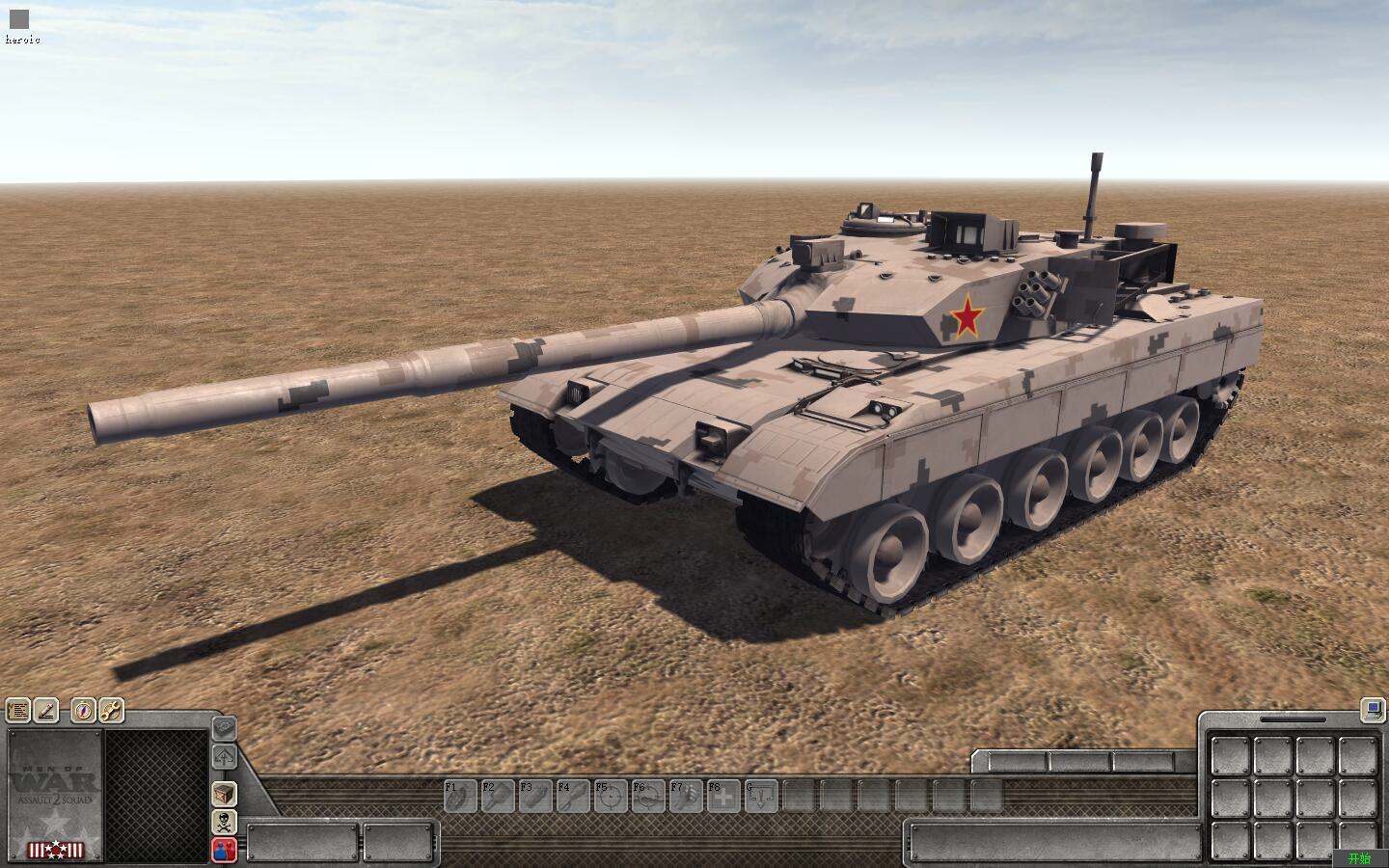Click the compass icon in the toolbar
The width and height of the screenshot is (1389, 868).
83,712
